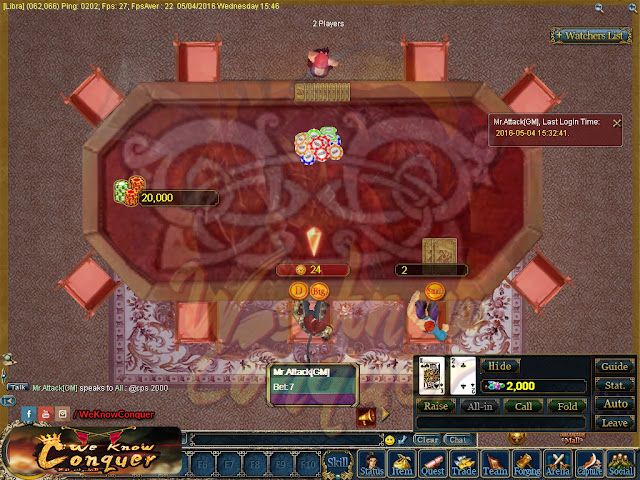Open the Watchers List
640x480 pixels.
tap(592, 36)
